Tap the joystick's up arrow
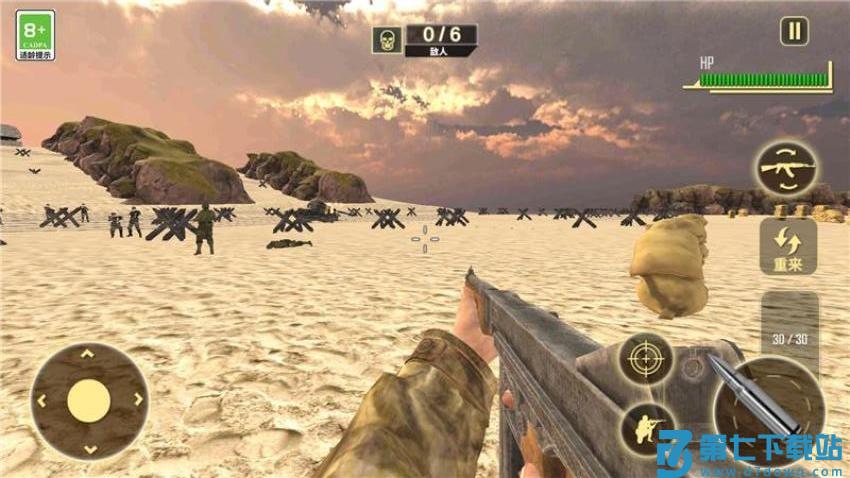This screenshot has height=478, width=850. [x=88, y=353]
